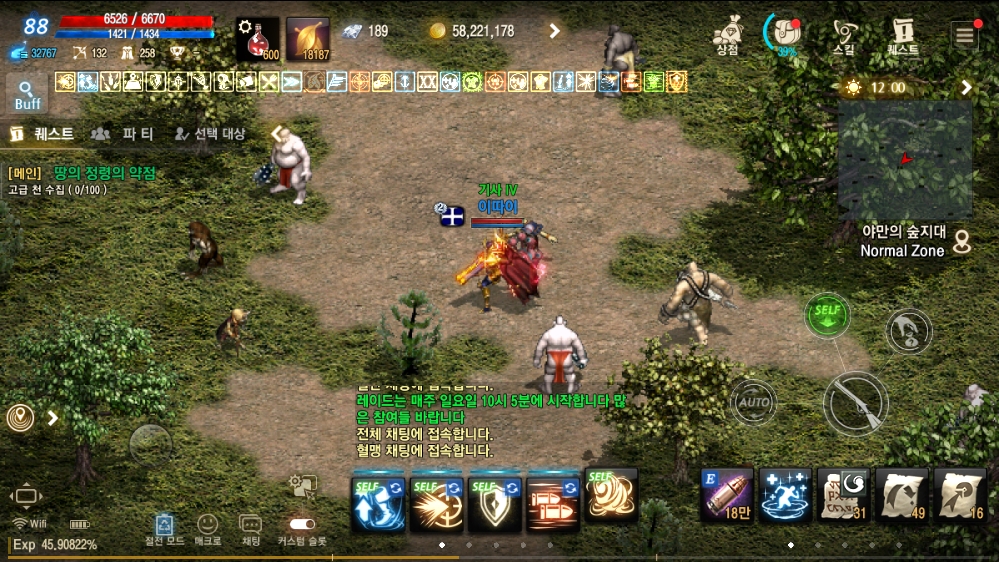Tap the hand pickup button

pos(908,331)
